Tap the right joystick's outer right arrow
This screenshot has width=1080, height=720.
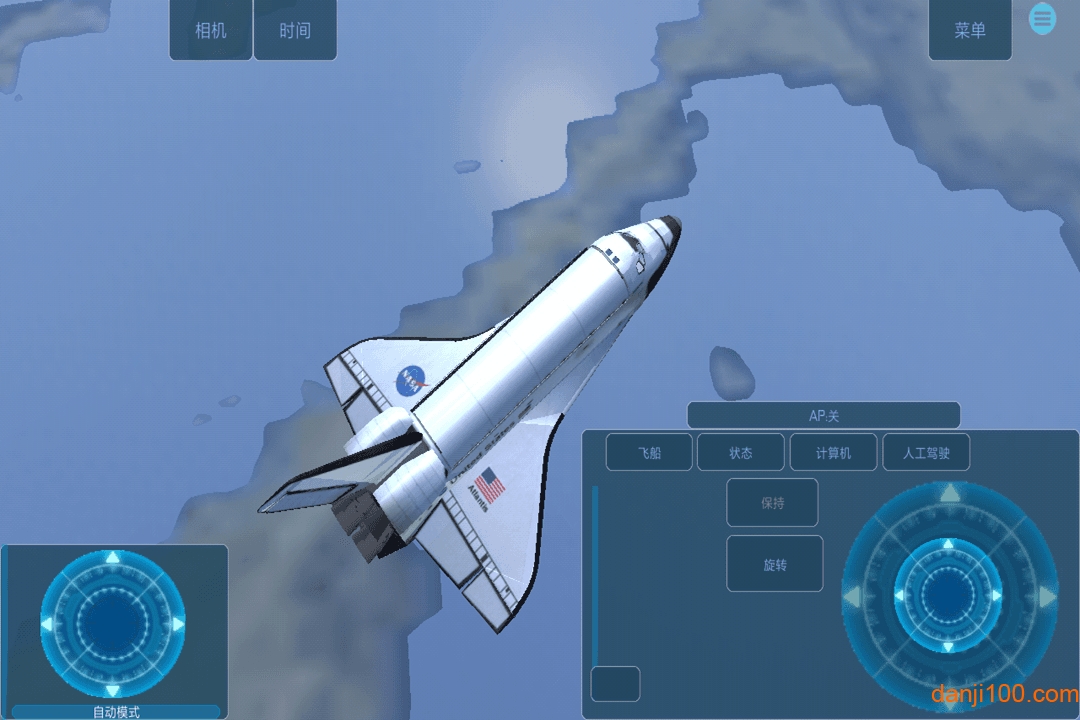[x=1047, y=598]
